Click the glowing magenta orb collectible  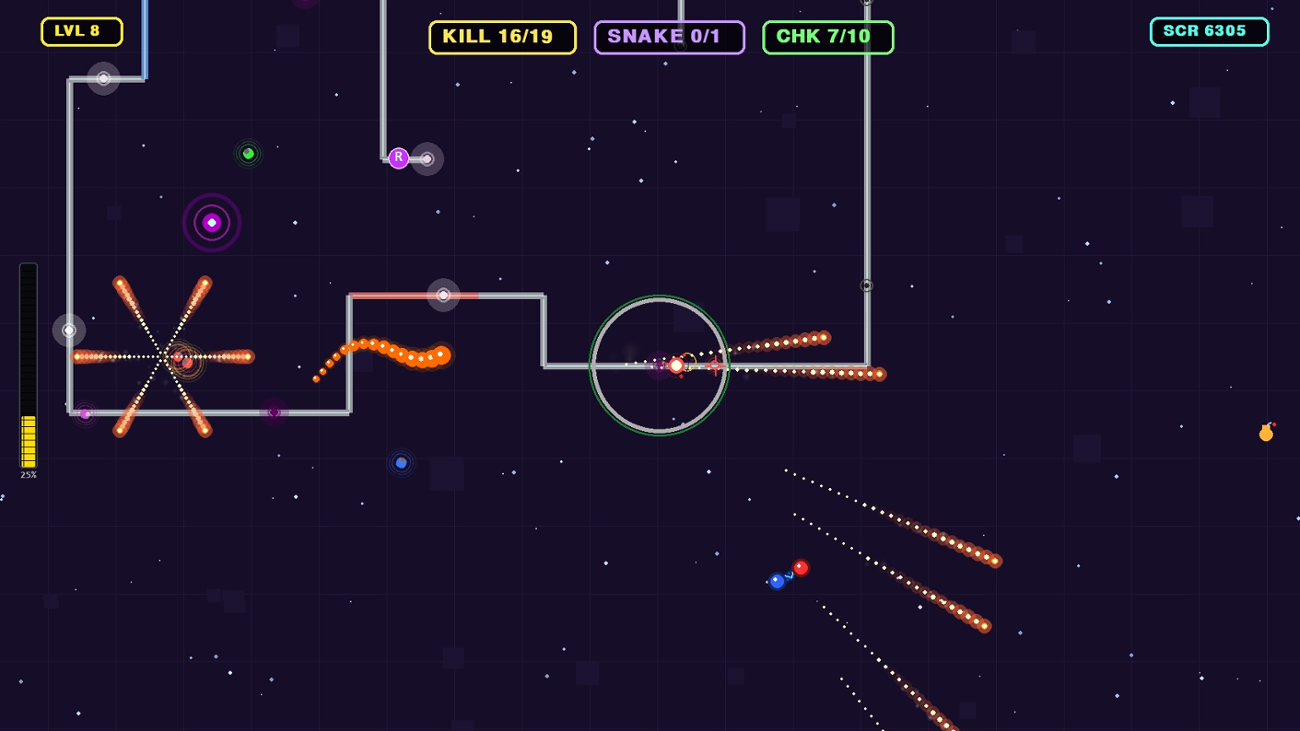click(x=212, y=221)
